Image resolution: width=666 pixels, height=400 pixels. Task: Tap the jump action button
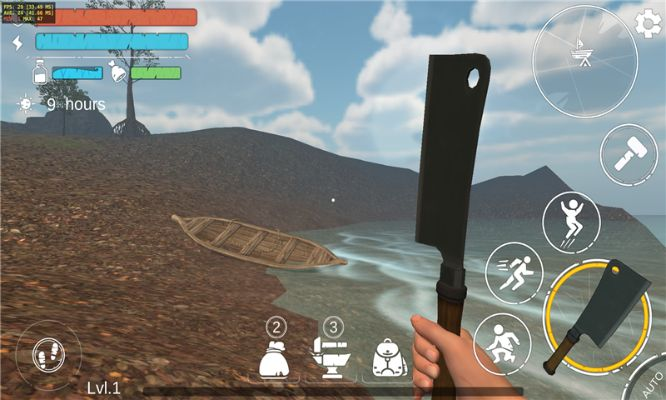point(571,221)
